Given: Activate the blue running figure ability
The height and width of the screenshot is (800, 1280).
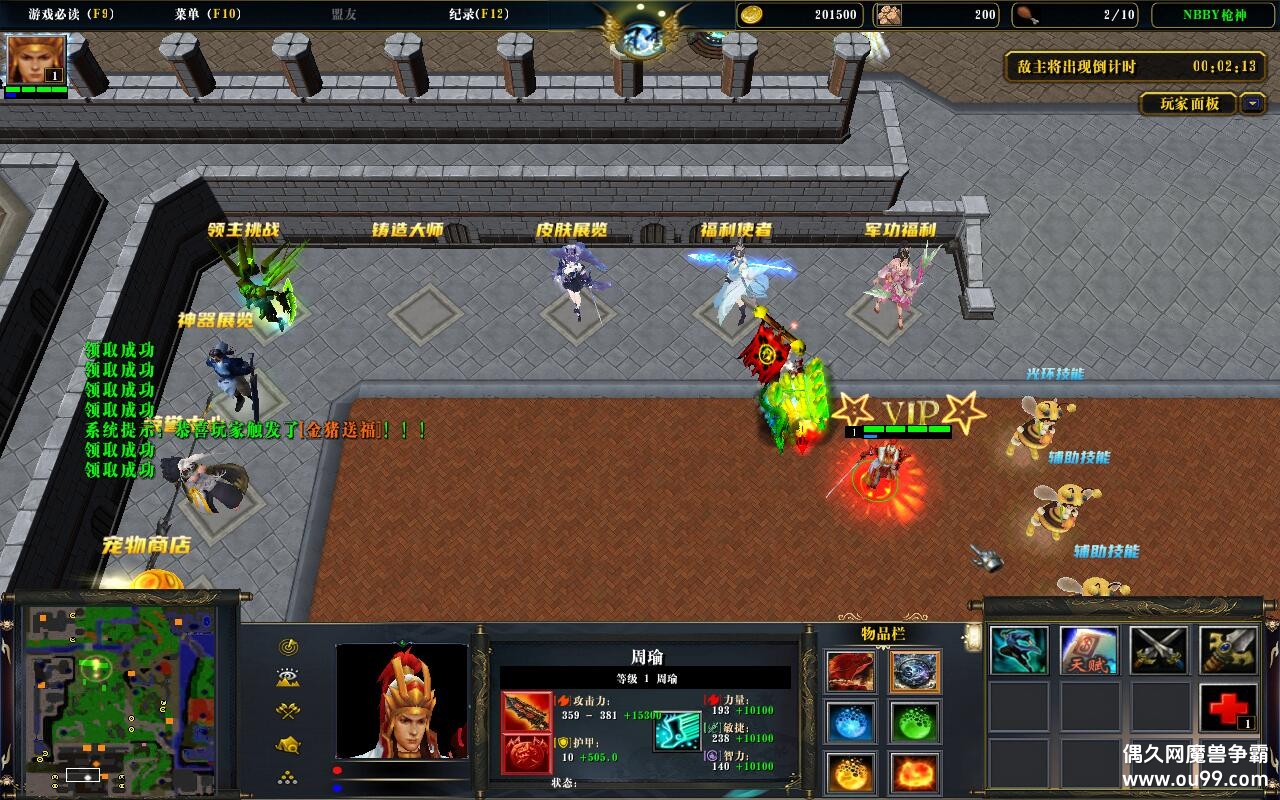Looking at the screenshot, I should (1019, 651).
